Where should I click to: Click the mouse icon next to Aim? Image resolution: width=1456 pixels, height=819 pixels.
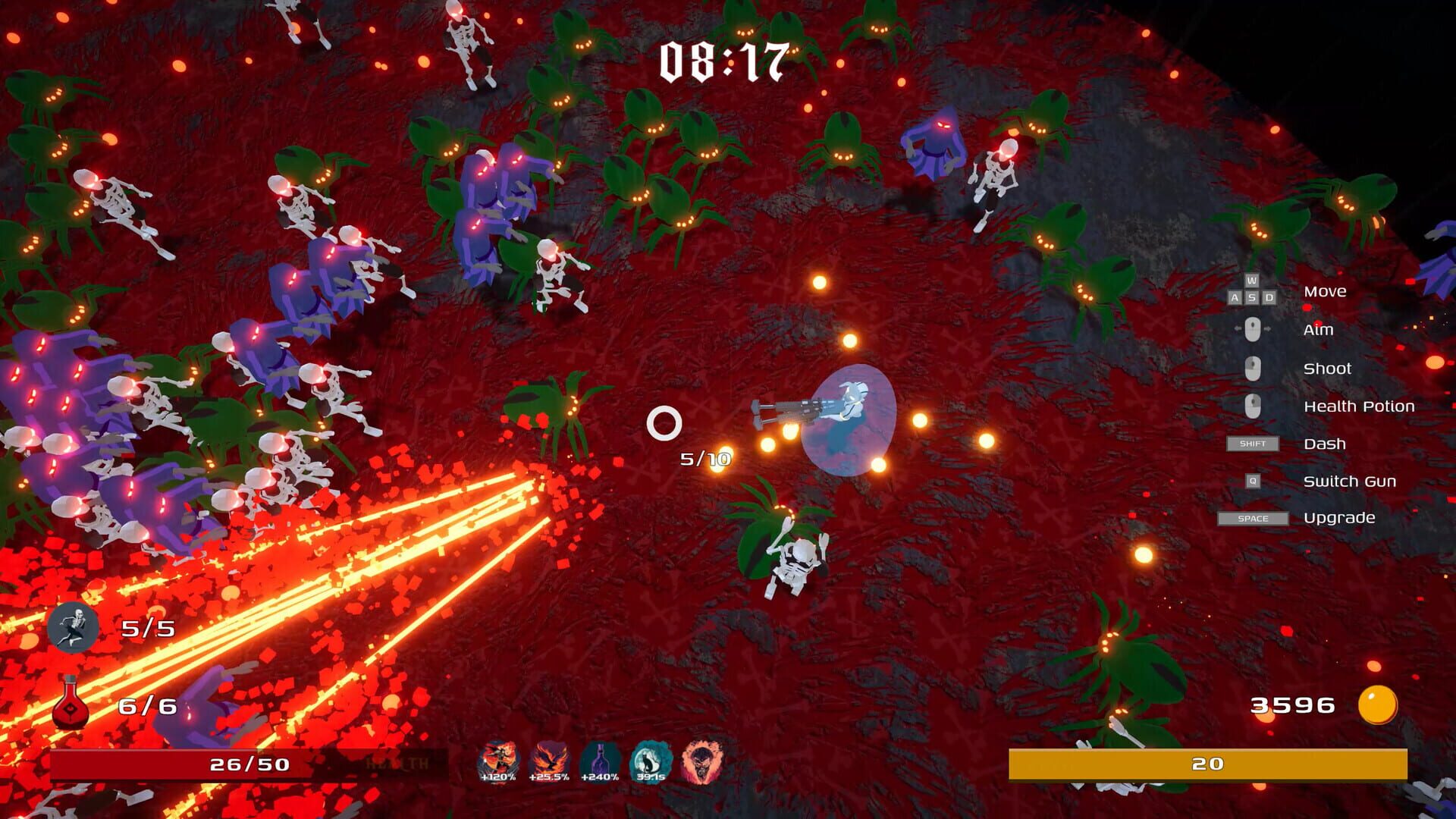(x=1253, y=330)
